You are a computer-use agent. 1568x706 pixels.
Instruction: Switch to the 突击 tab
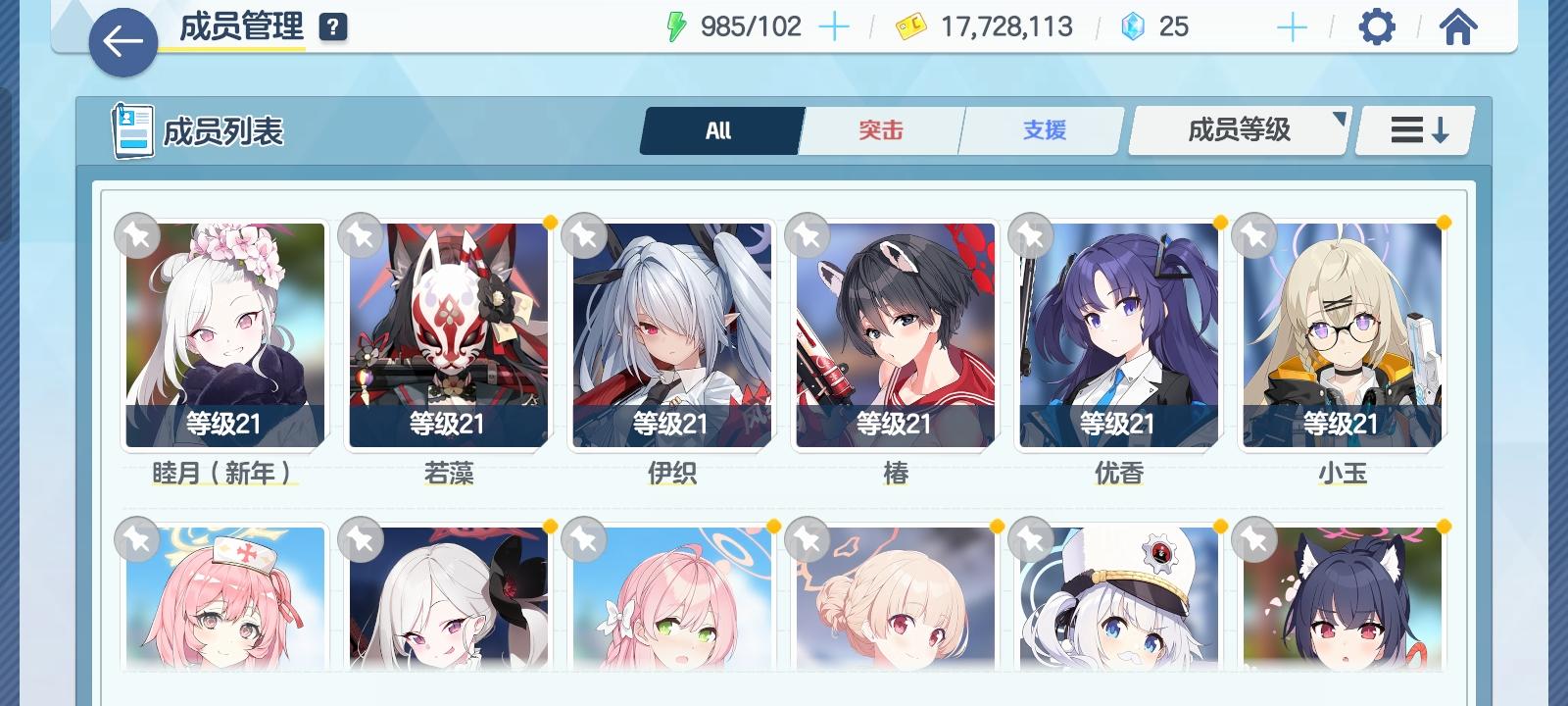(x=880, y=128)
